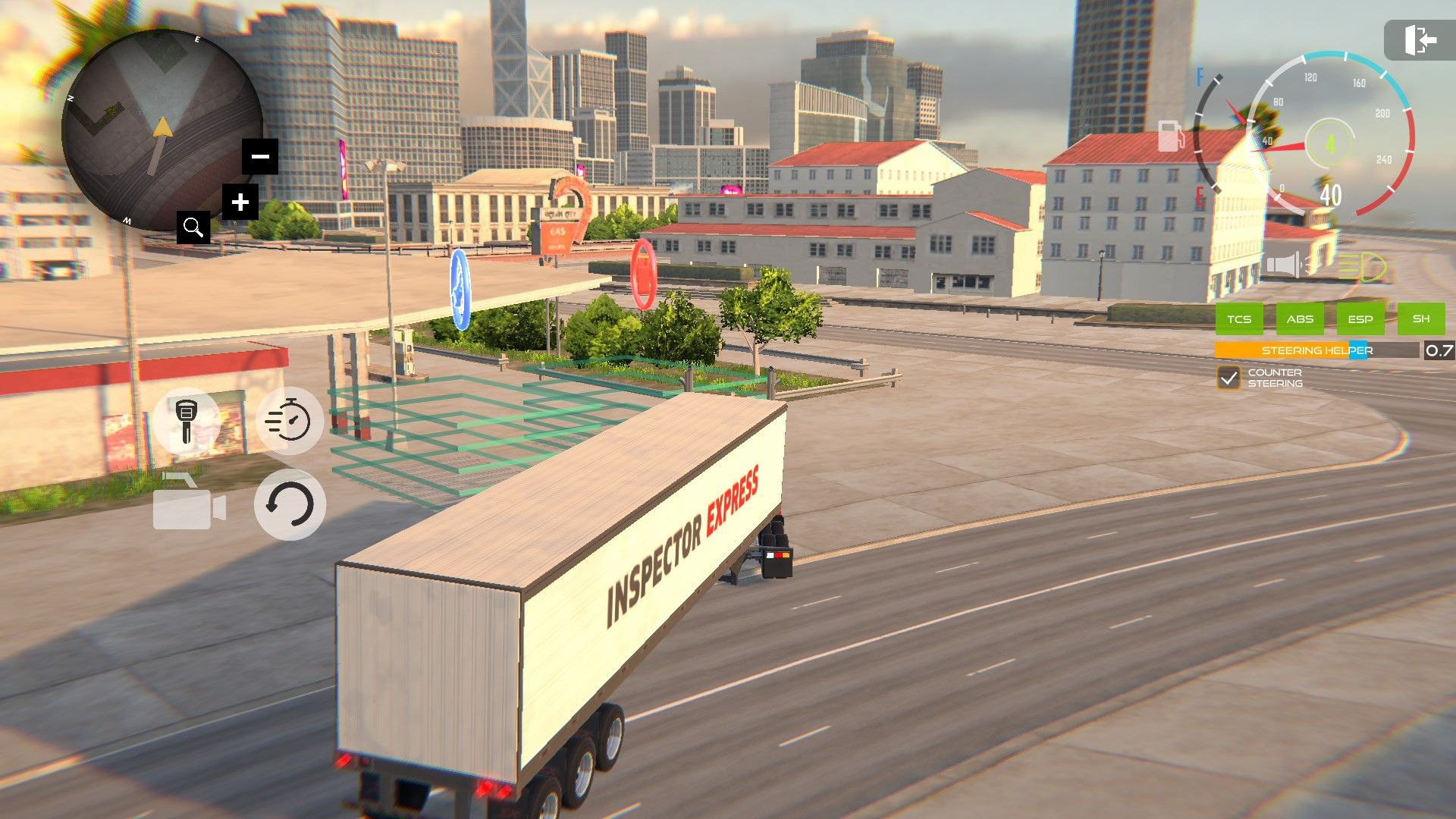The image size is (1456, 819).
Task: Activate the stopwatch speed button
Action: pyautogui.click(x=289, y=421)
